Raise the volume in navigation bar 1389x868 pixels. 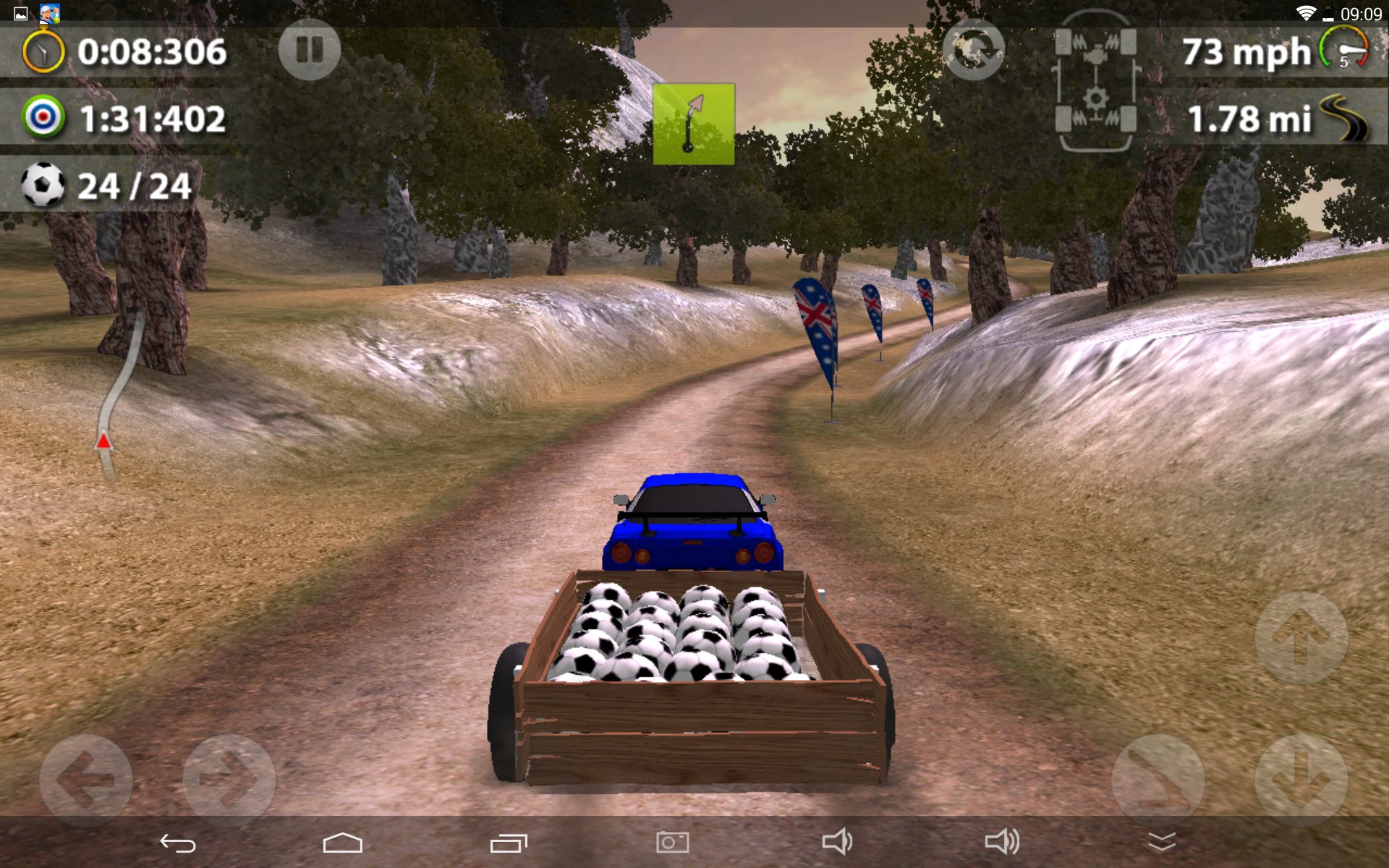[x=1002, y=843]
